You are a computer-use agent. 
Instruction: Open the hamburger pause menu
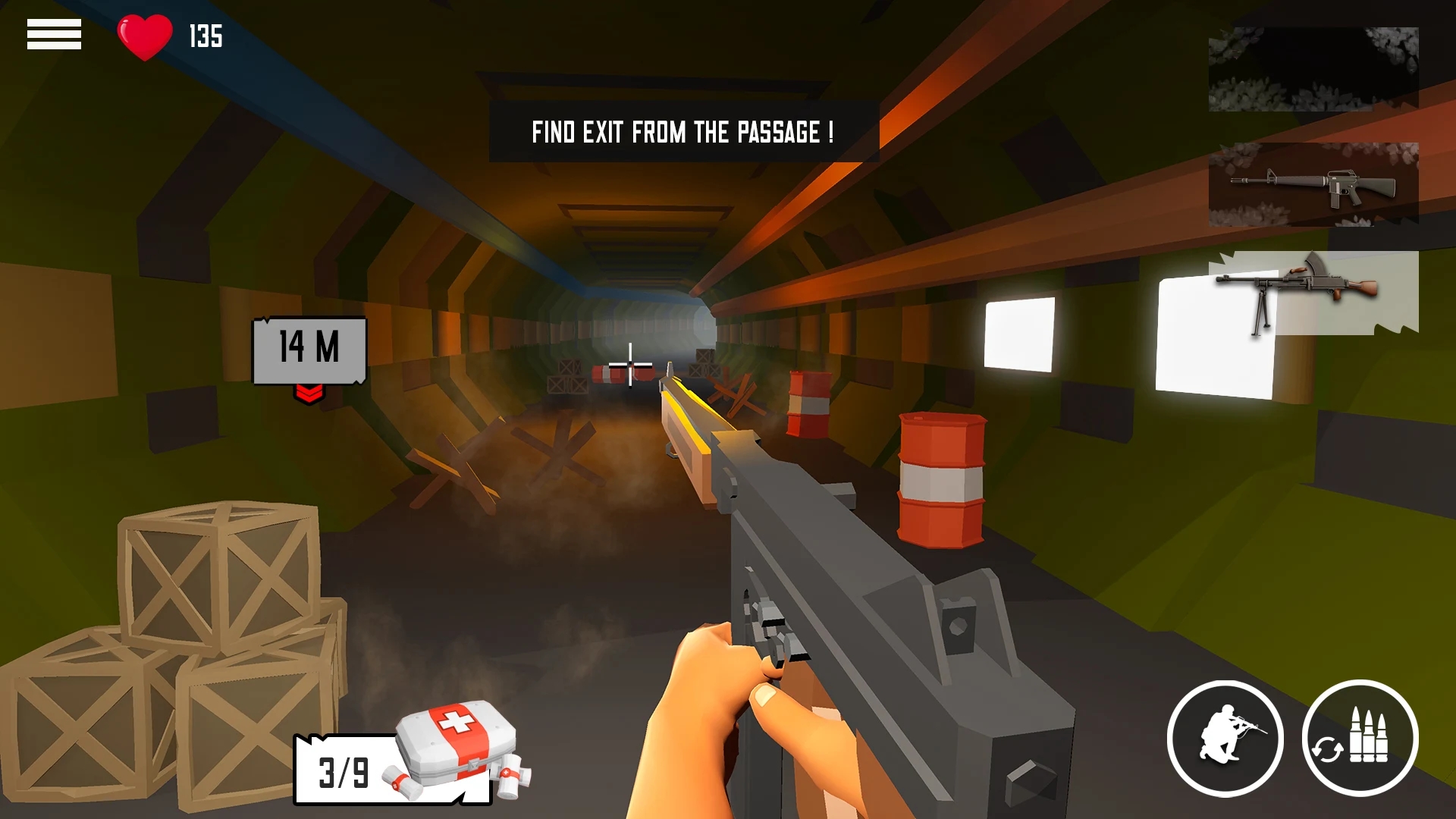click(54, 35)
